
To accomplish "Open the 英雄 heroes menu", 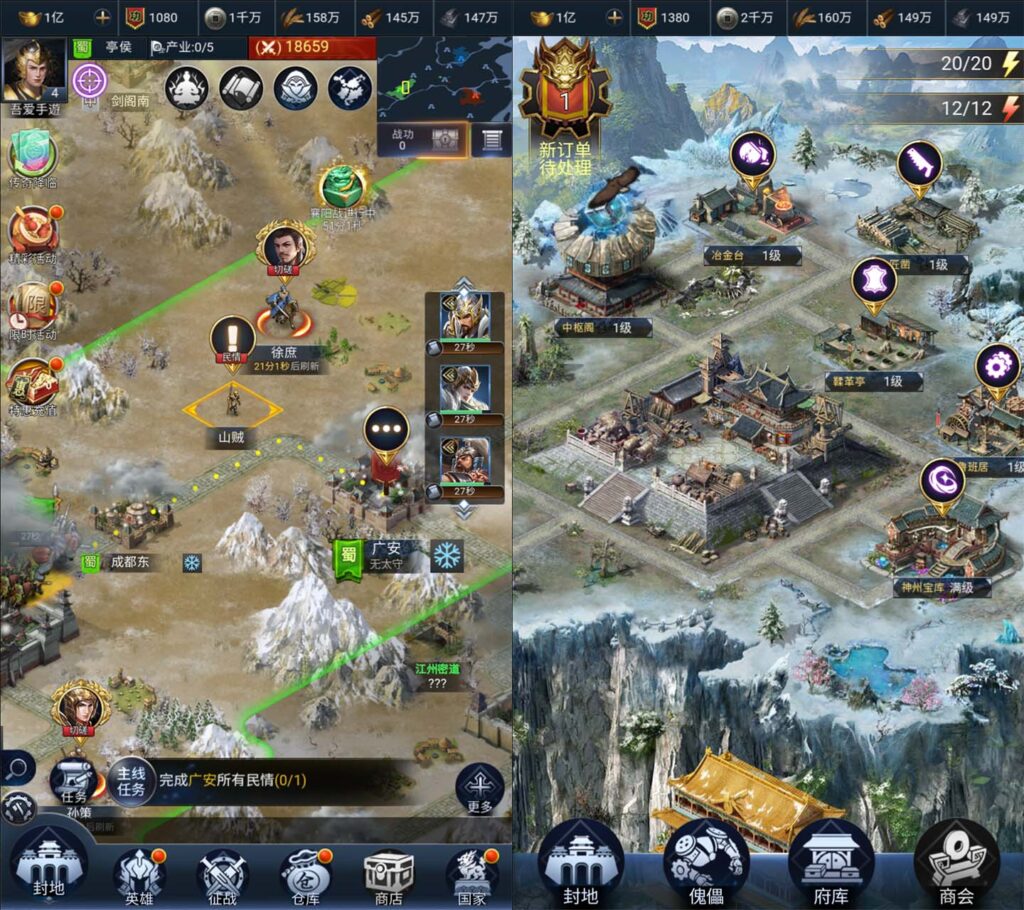I will (x=139, y=872).
